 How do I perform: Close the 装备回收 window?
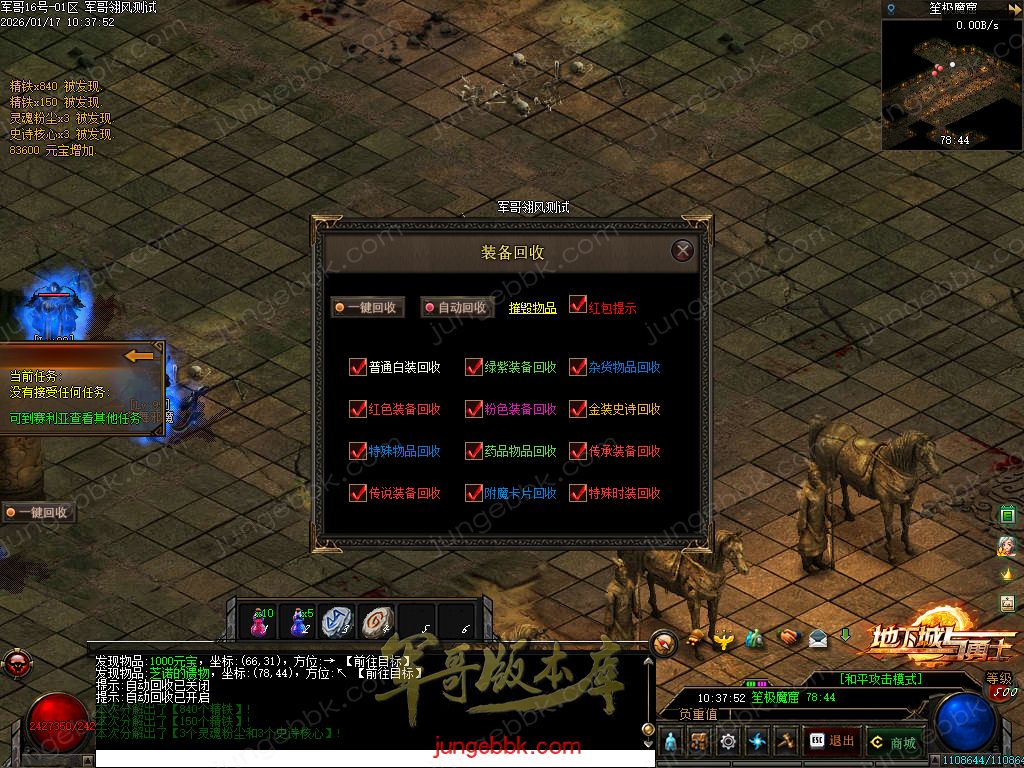click(x=682, y=250)
